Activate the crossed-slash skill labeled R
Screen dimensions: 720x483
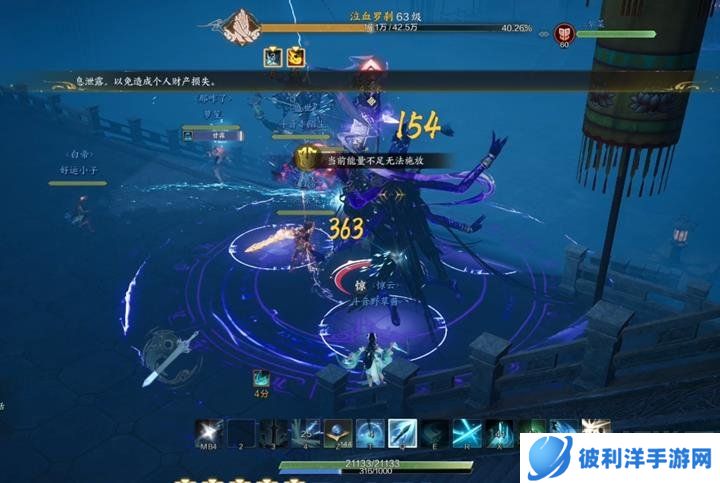coord(467,432)
